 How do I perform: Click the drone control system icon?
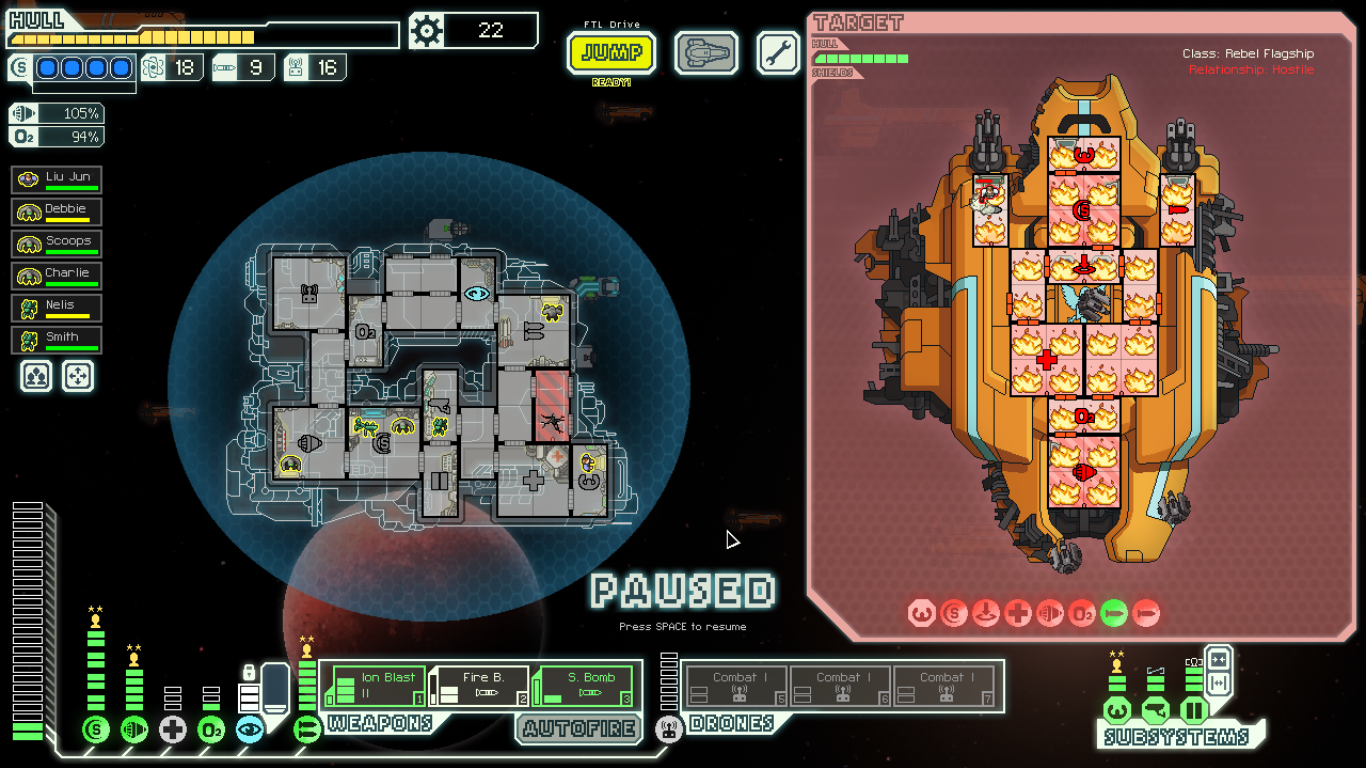point(669,730)
